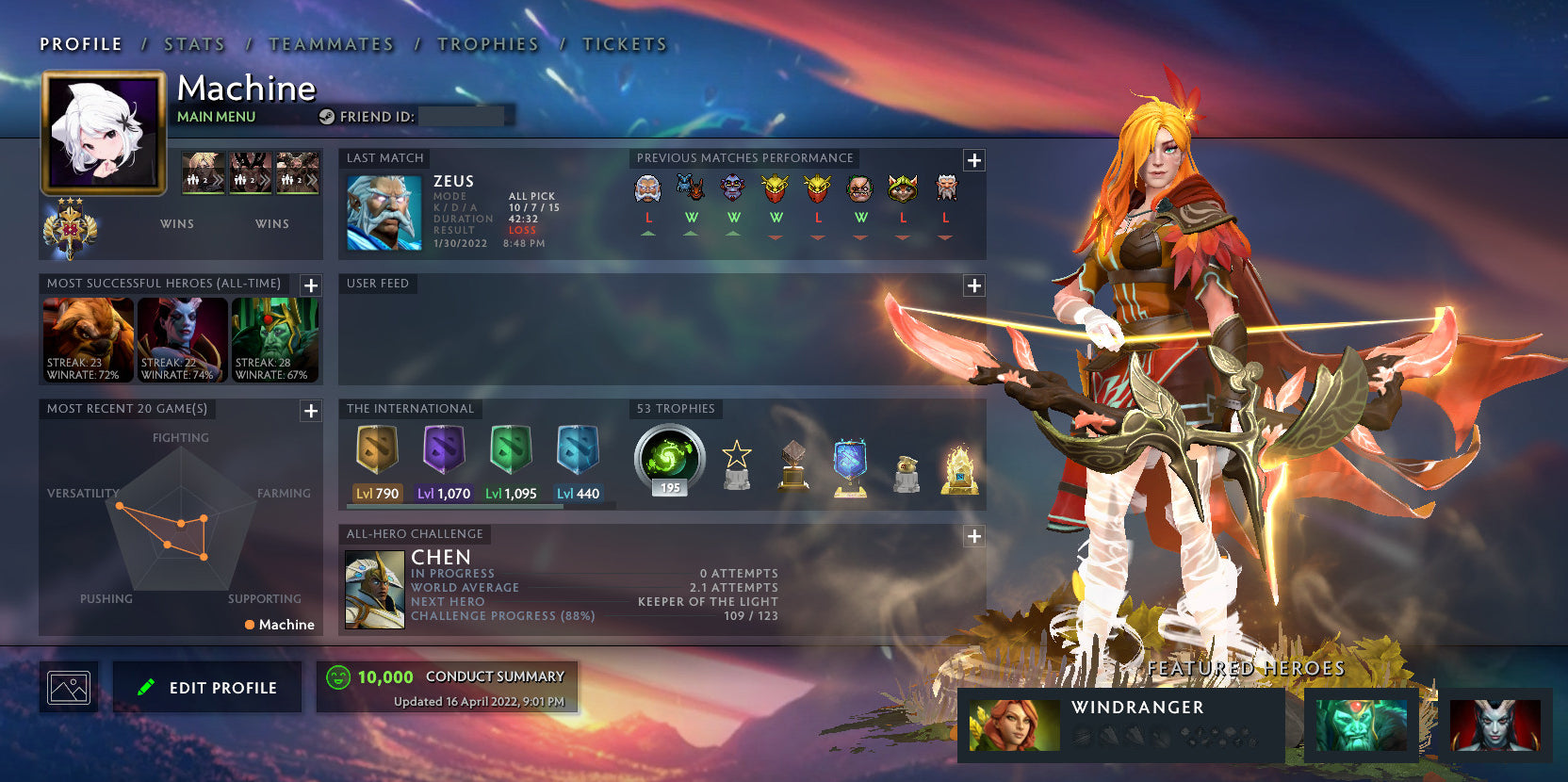Open the blue shield trophy icon

(x=850, y=466)
